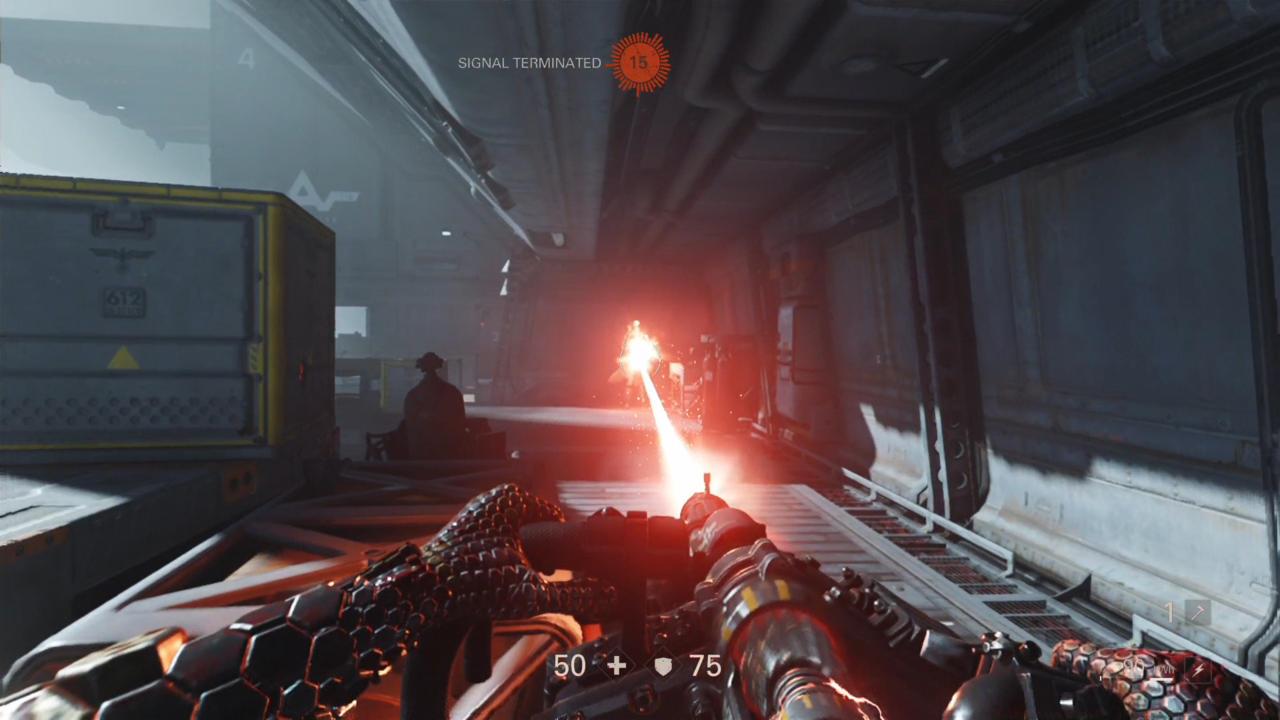
Task: Click the health cross icon
Action: [x=617, y=665]
